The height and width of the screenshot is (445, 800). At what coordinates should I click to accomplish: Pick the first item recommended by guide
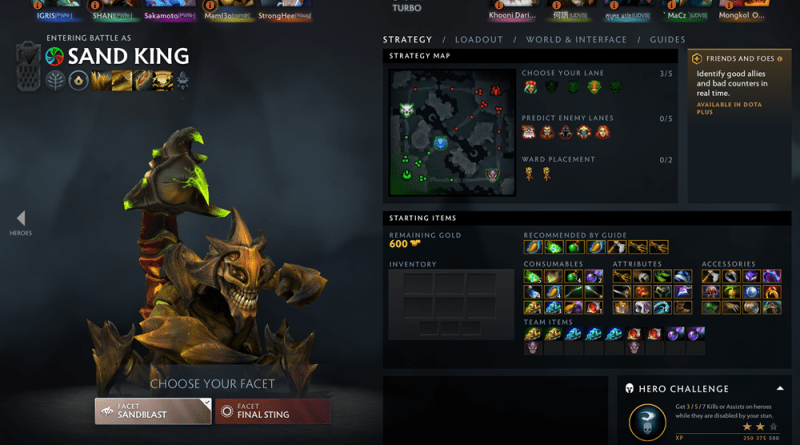pyautogui.click(x=533, y=247)
